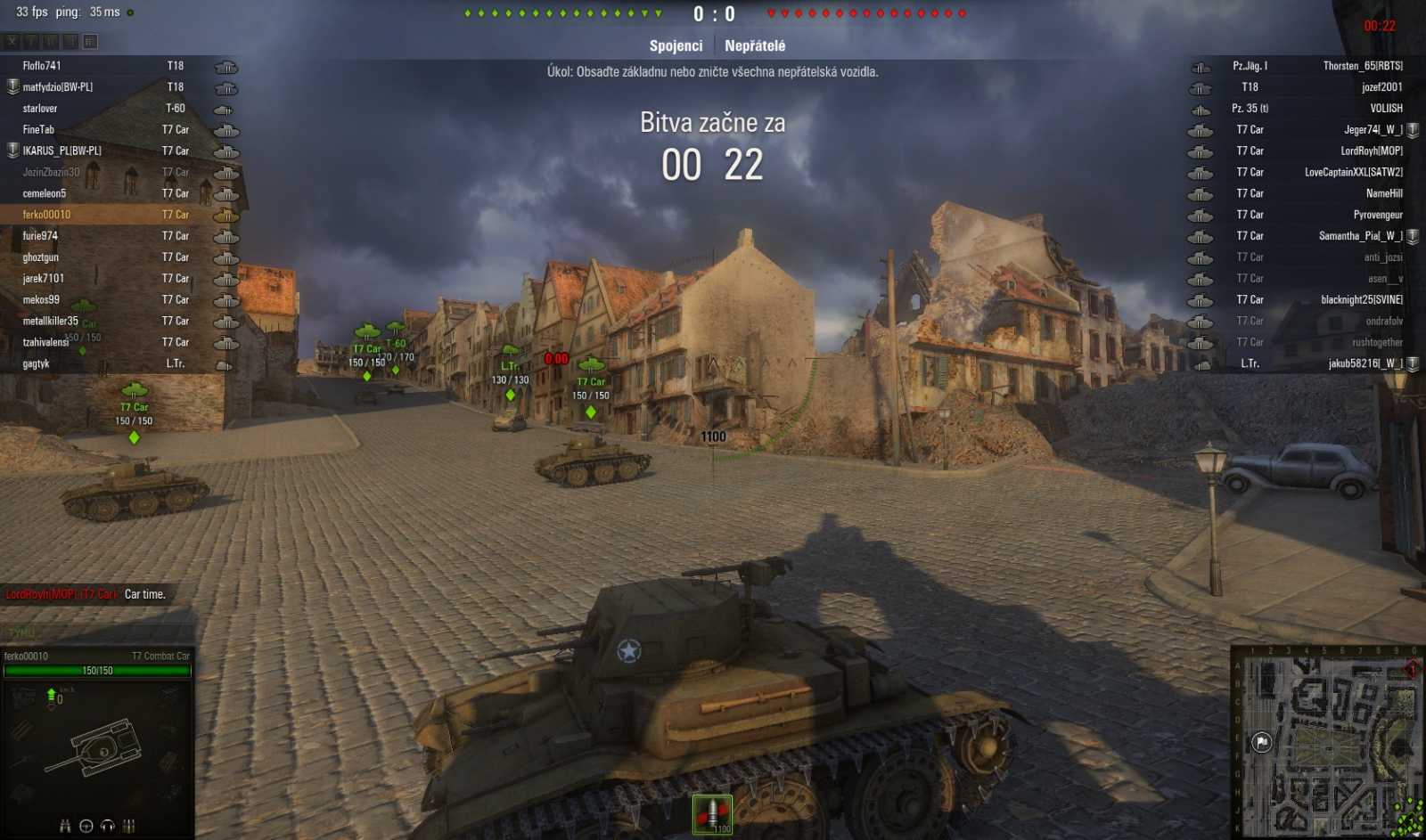Switch to the Nepřátelé tab
Screen dimensions: 1426x840
coord(756,45)
